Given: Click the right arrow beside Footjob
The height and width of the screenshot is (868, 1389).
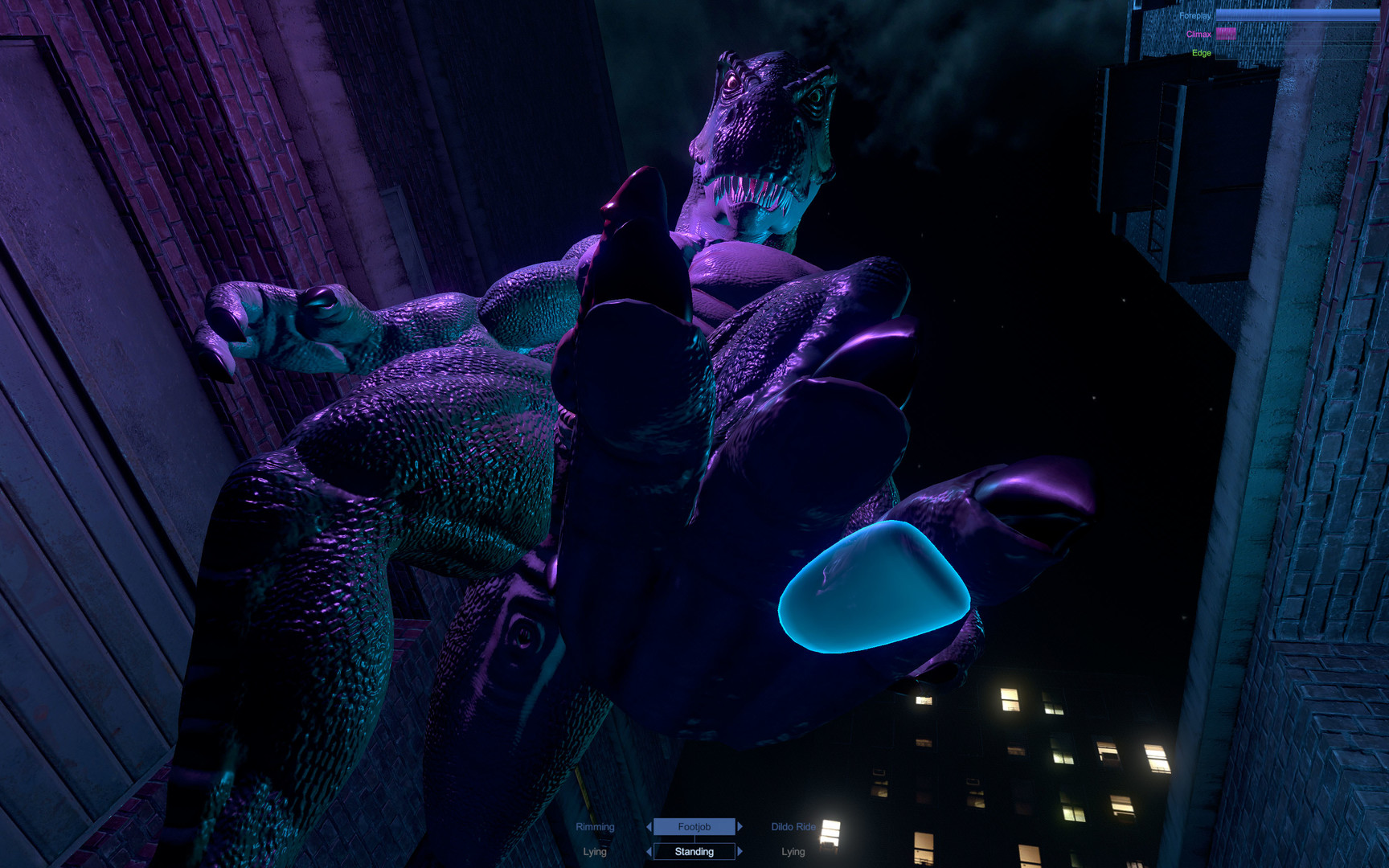Looking at the screenshot, I should [x=740, y=826].
